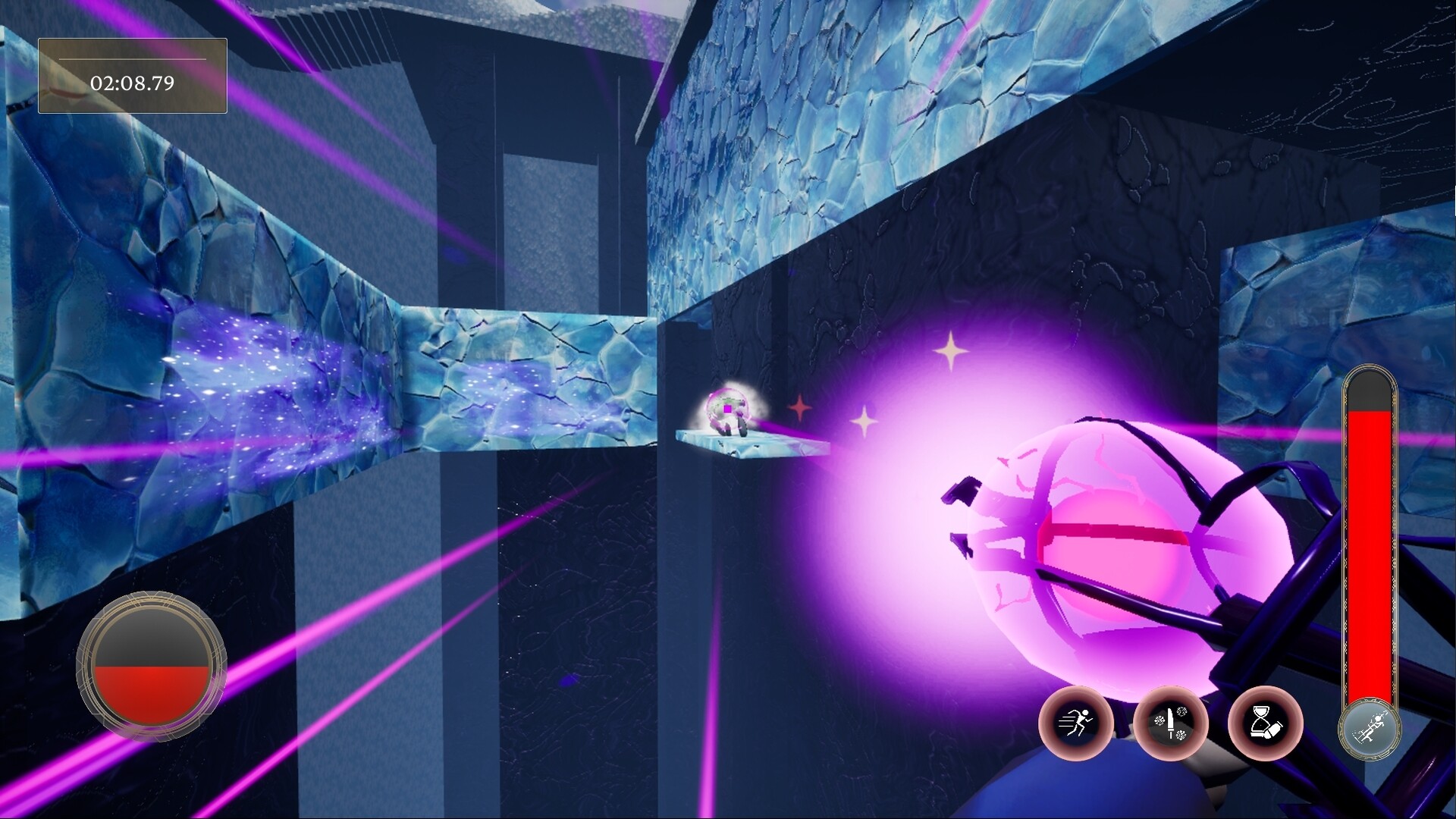Click the timer reading 02:08.79
Viewport: 1456px width, 819px height.
pyautogui.click(x=133, y=82)
